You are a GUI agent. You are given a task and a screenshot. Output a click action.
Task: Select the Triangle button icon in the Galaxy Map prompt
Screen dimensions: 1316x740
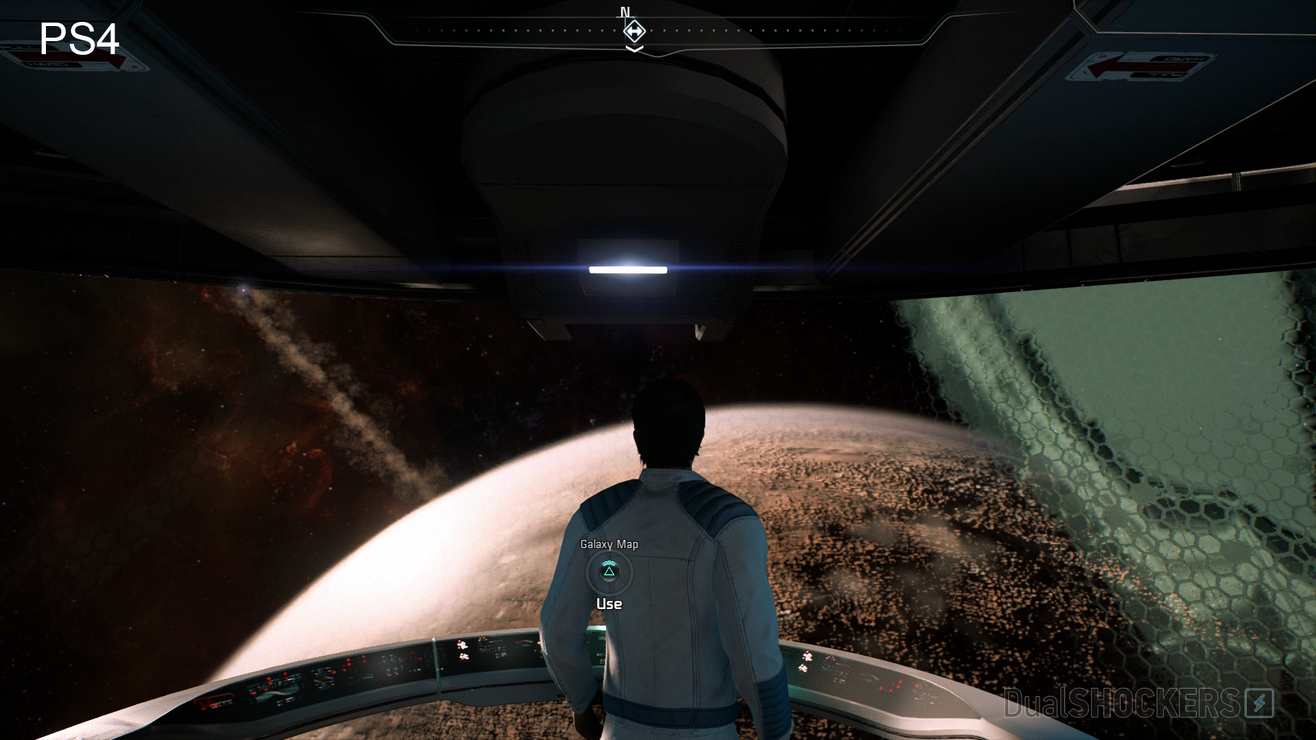(x=607, y=573)
